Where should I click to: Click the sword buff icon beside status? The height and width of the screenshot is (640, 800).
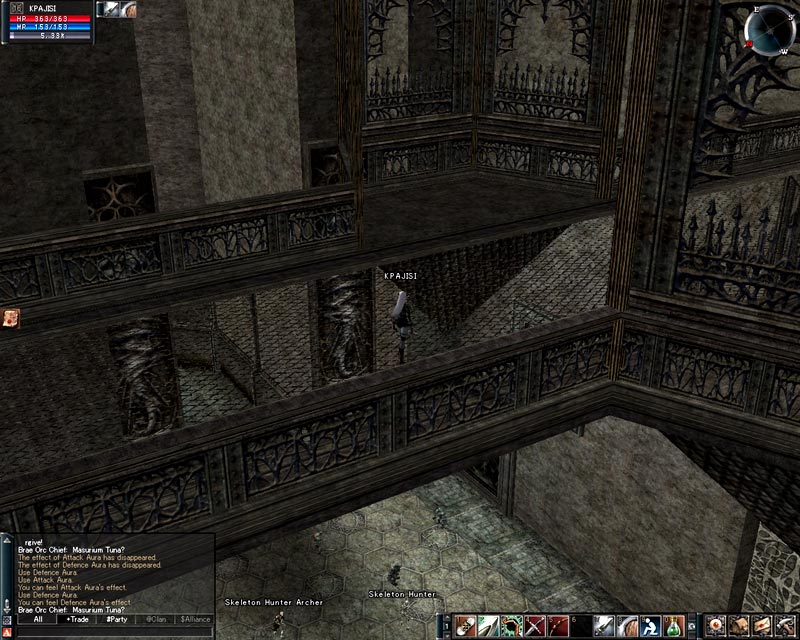point(113,9)
